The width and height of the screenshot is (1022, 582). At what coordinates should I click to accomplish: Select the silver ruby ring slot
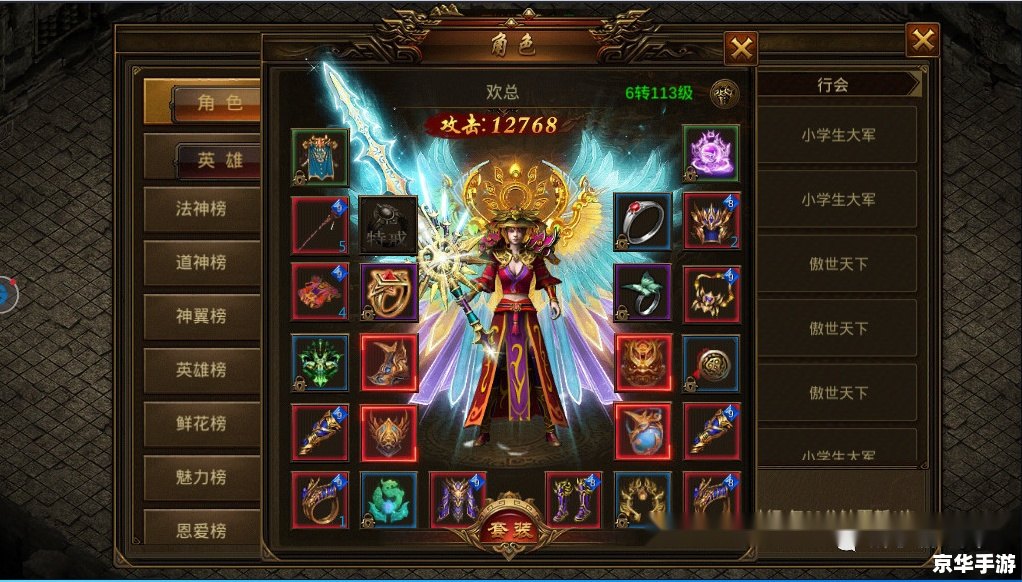pyautogui.click(x=642, y=221)
